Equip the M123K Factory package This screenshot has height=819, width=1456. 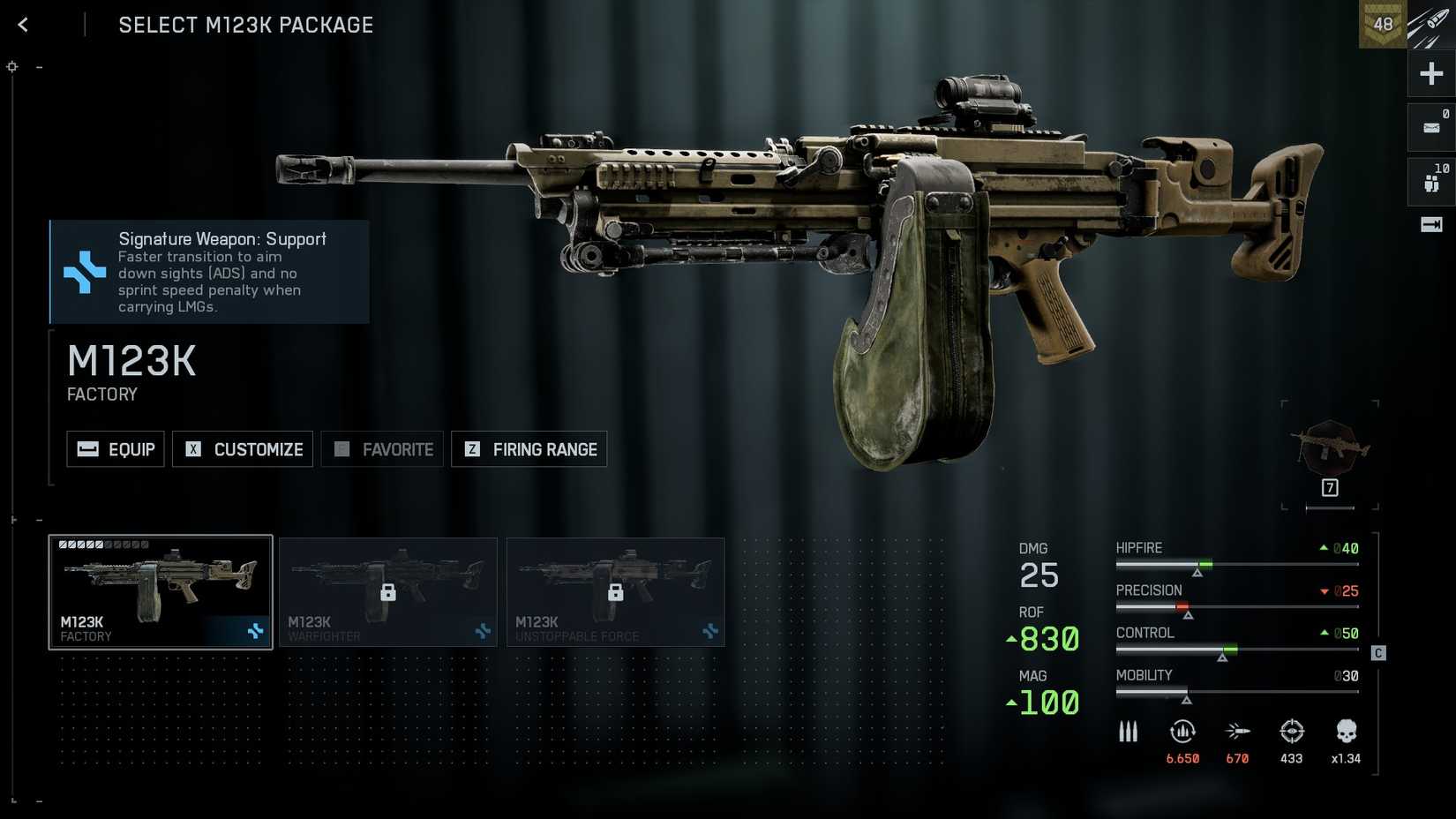click(x=116, y=449)
